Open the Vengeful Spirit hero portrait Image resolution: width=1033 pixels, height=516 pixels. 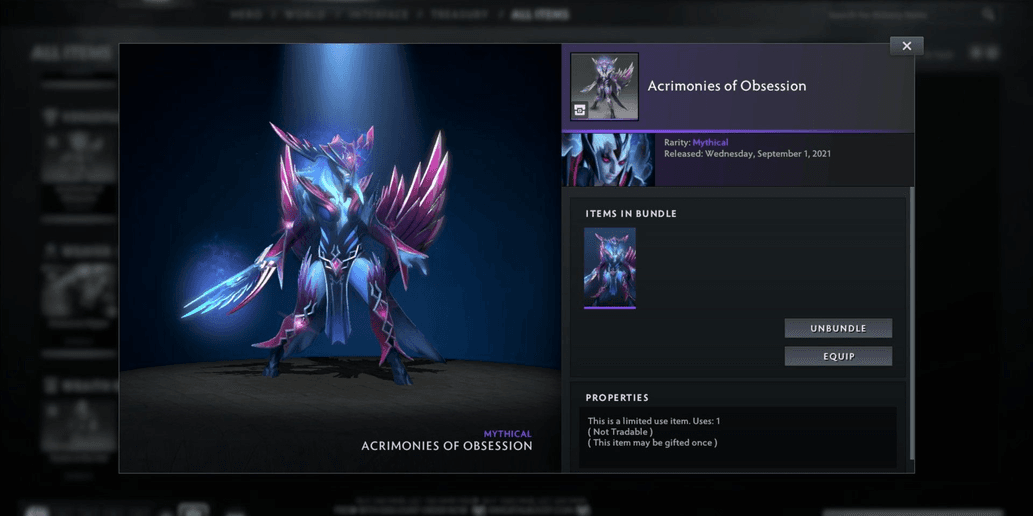[x=608, y=160]
